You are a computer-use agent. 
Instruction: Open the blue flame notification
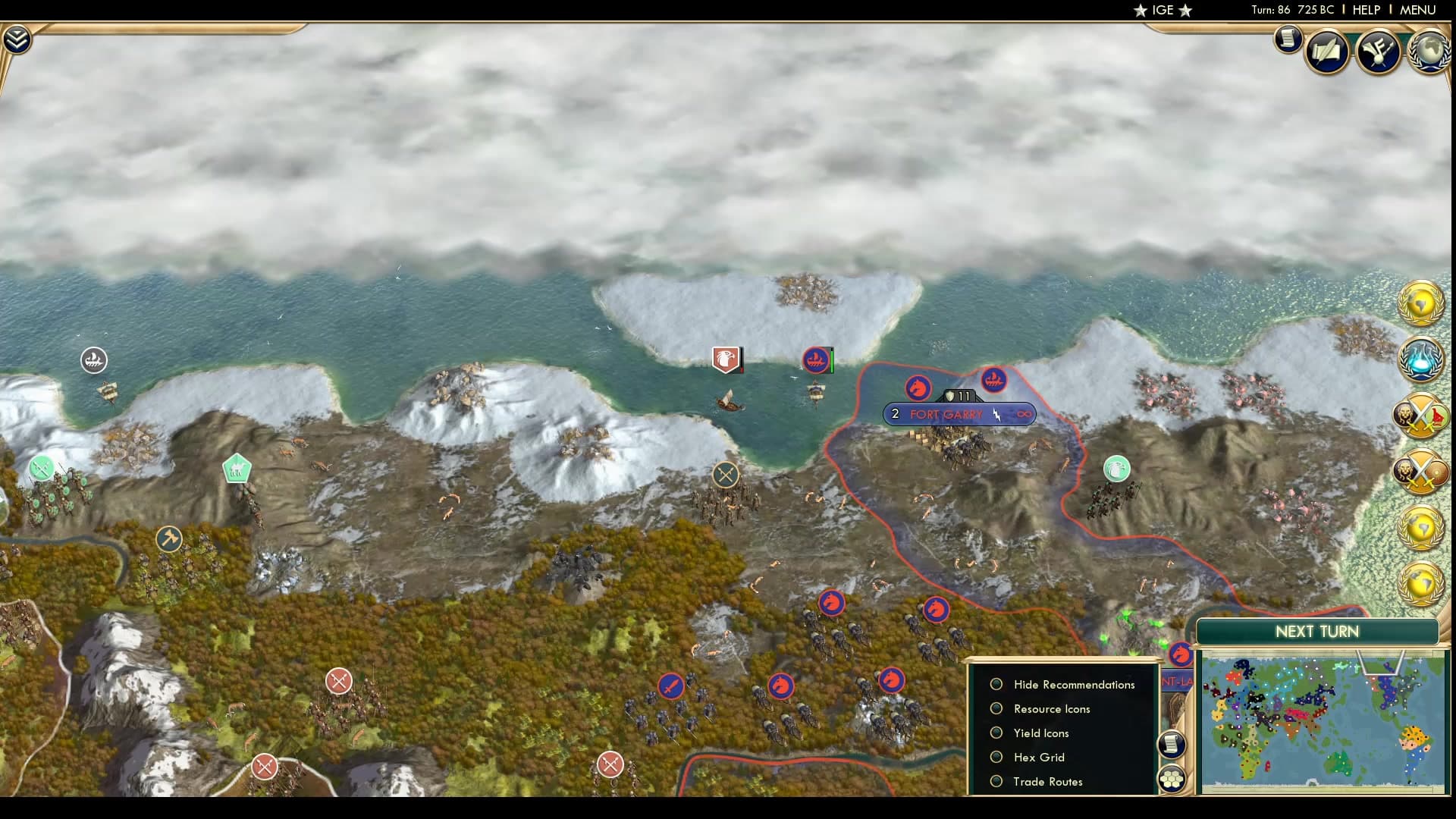click(1420, 359)
